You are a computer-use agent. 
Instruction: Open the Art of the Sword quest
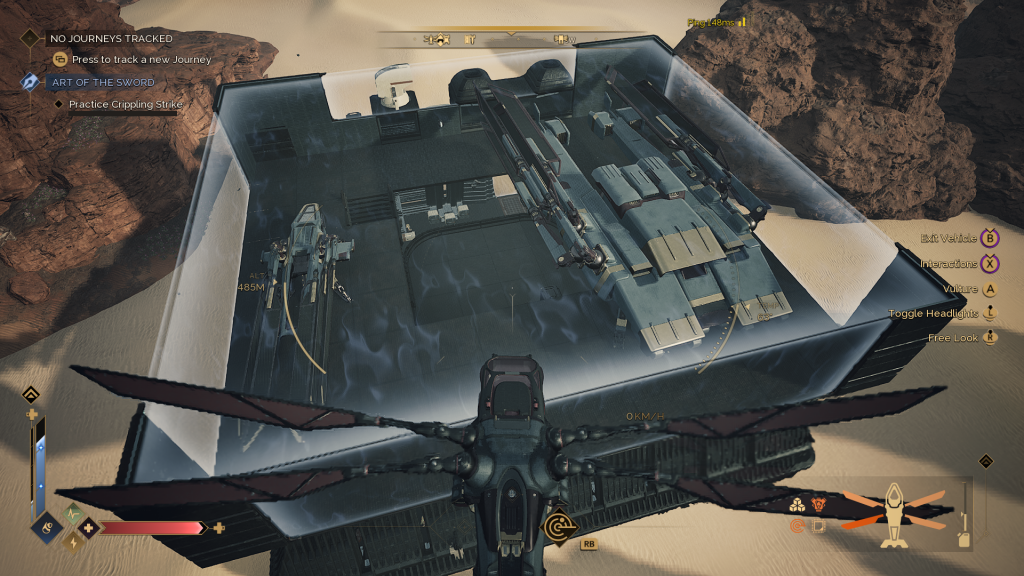point(100,82)
